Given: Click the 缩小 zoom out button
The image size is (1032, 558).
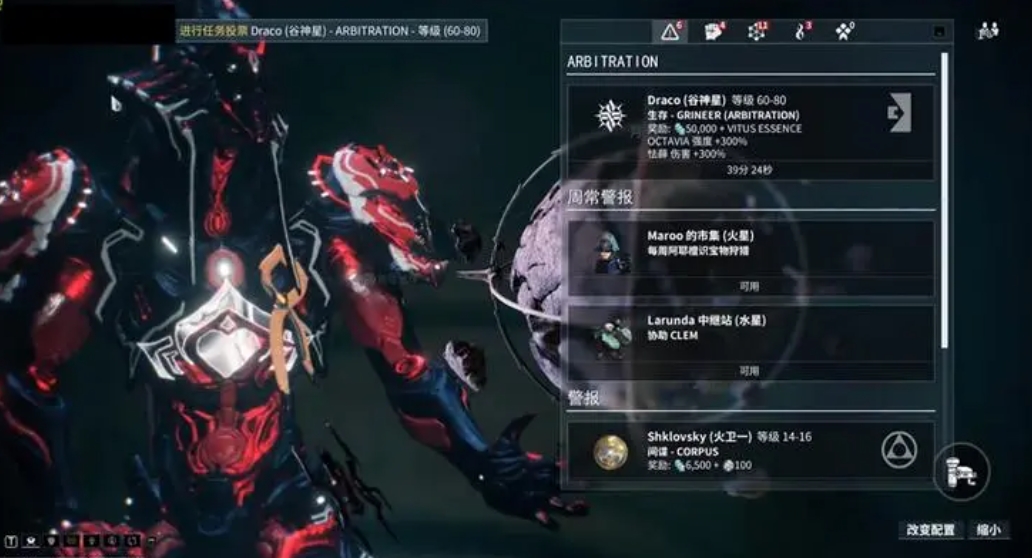Looking at the screenshot, I should [x=987, y=530].
